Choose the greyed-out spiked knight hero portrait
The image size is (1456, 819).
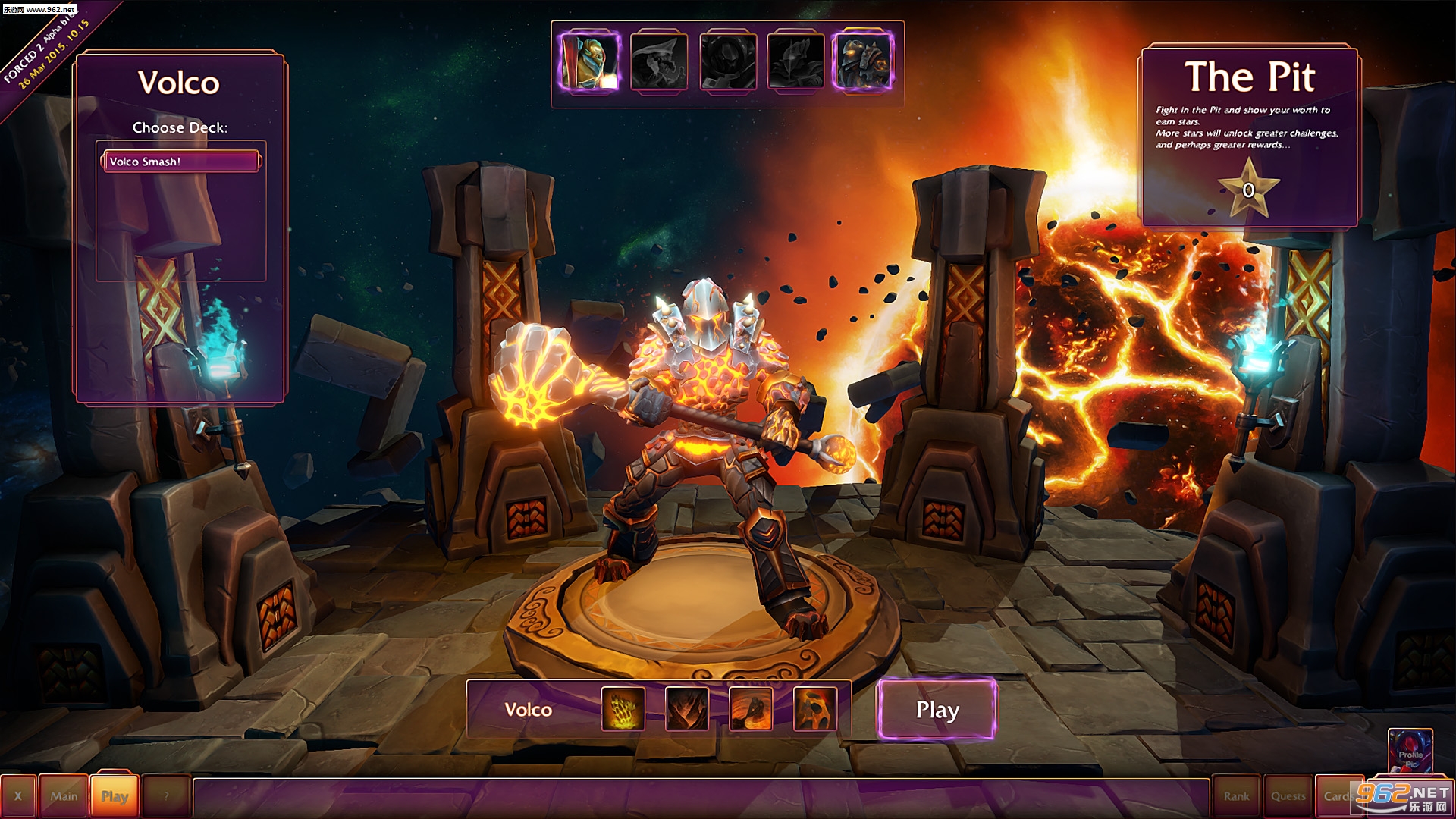point(795,62)
